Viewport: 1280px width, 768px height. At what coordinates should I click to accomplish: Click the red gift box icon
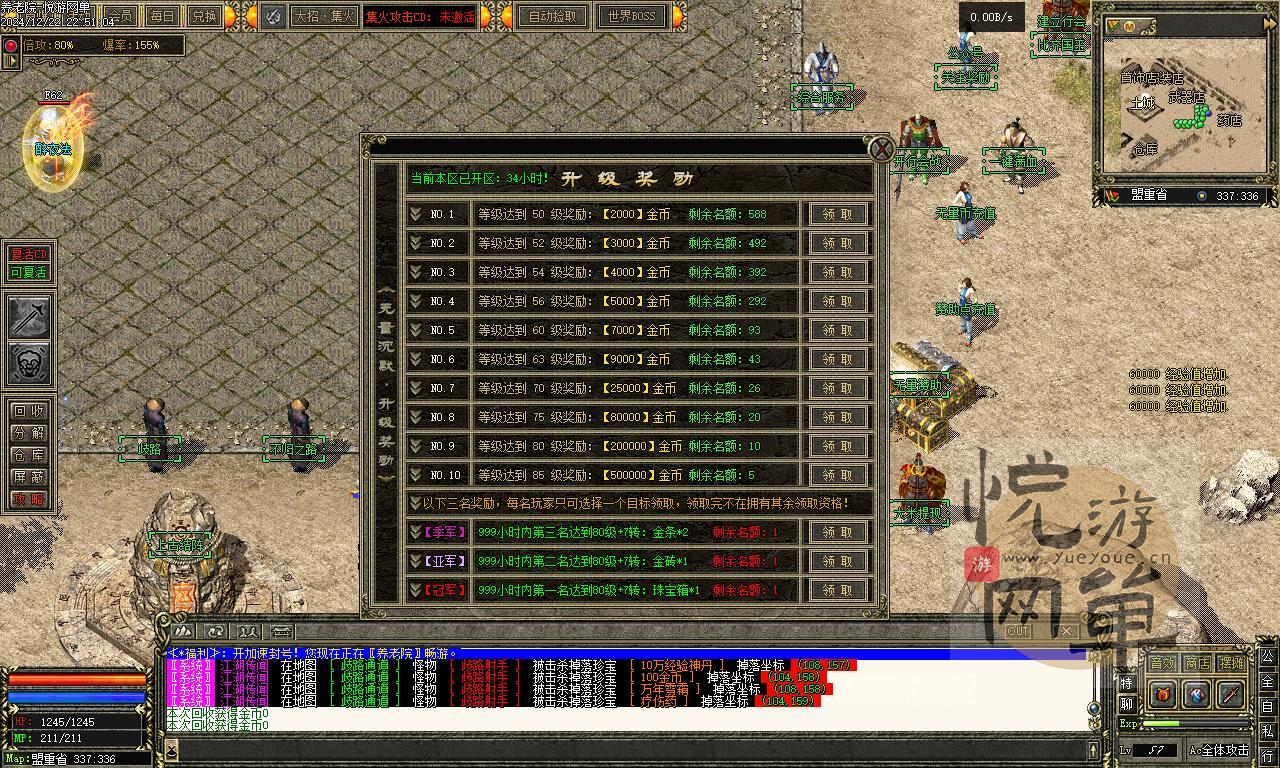(x=1163, y=694)
